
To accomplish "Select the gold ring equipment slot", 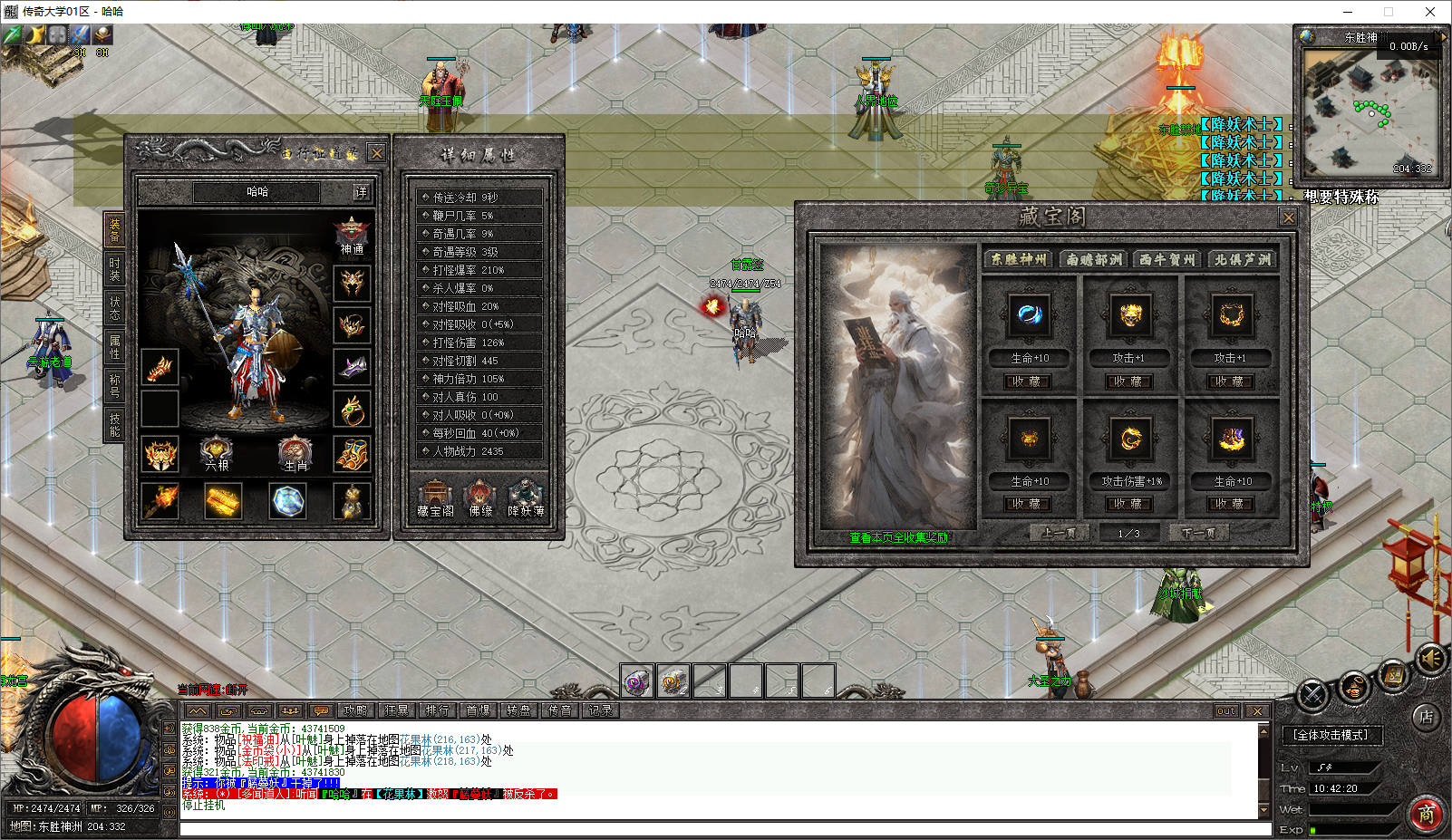I will (352, 410).
